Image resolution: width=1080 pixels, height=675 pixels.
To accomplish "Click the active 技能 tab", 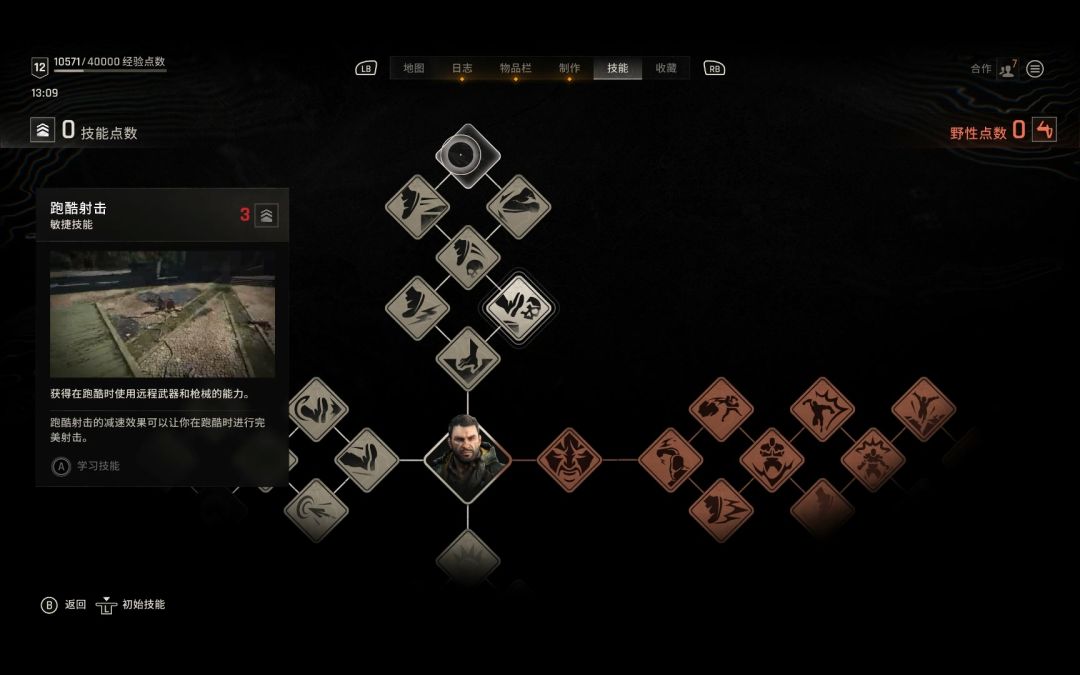I will [618, 68].
